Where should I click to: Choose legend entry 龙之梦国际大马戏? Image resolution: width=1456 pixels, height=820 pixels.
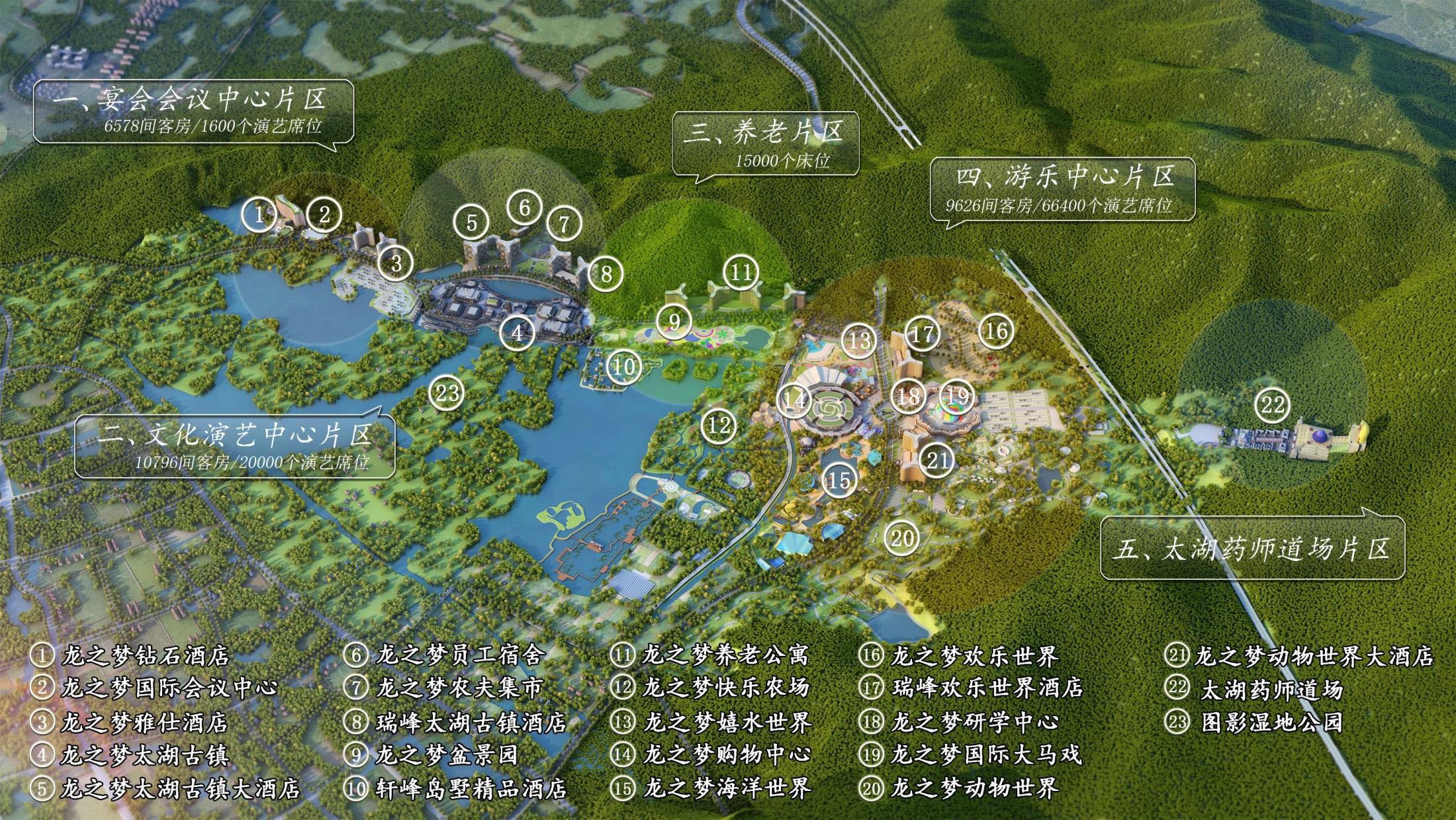986,754
